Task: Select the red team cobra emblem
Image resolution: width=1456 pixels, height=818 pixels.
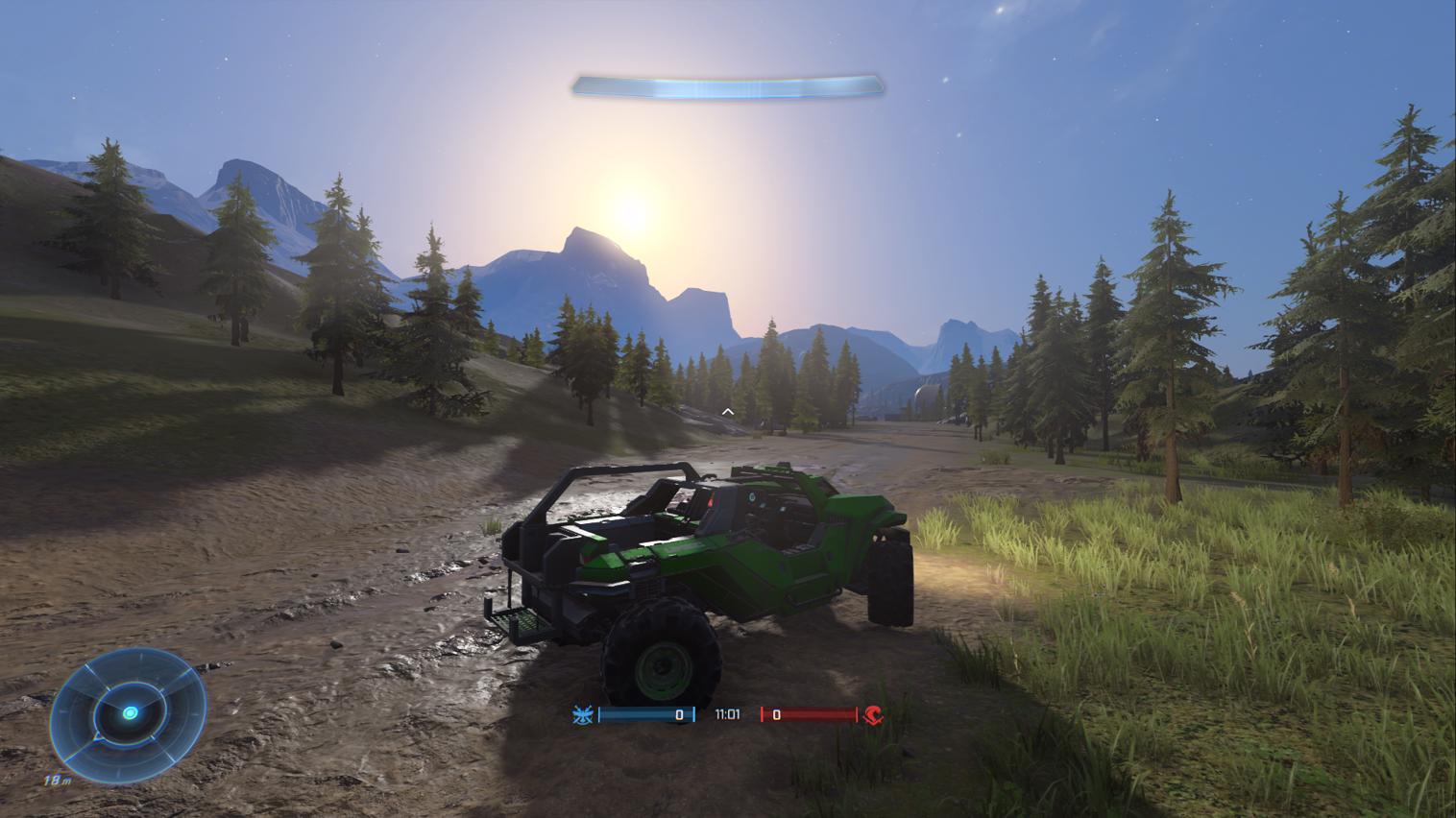Action: 873,714
